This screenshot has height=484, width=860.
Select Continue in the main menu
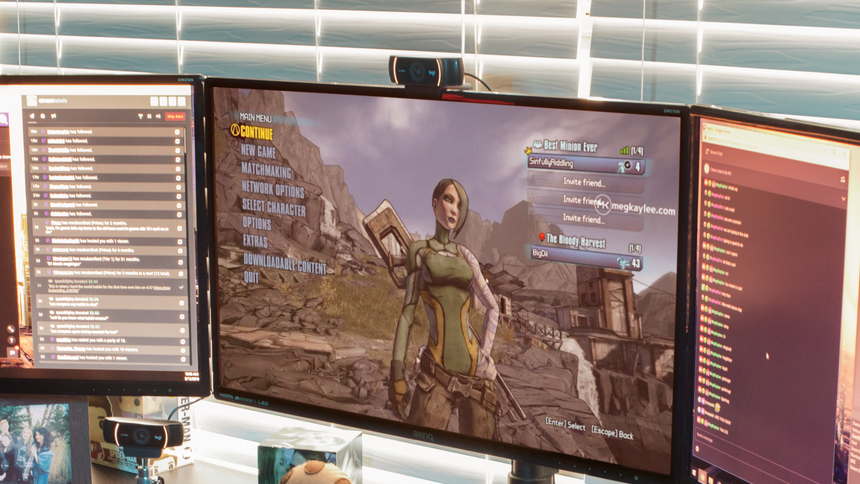coord(257,132)
